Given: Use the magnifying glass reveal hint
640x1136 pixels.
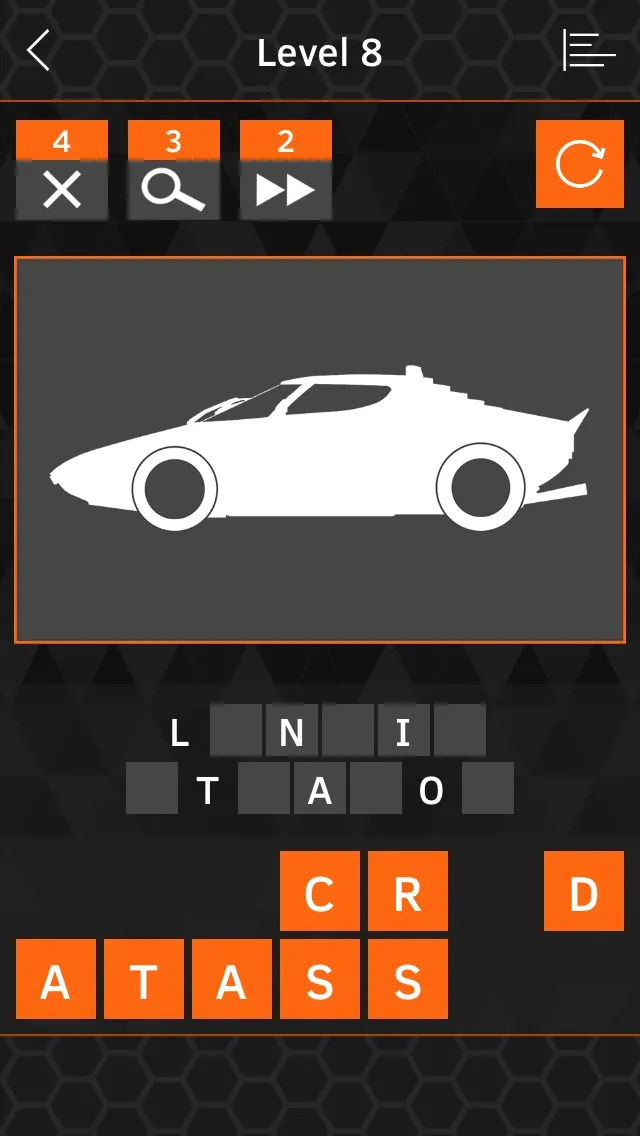Looking at the screenshot, I should [x=174, y=171].
